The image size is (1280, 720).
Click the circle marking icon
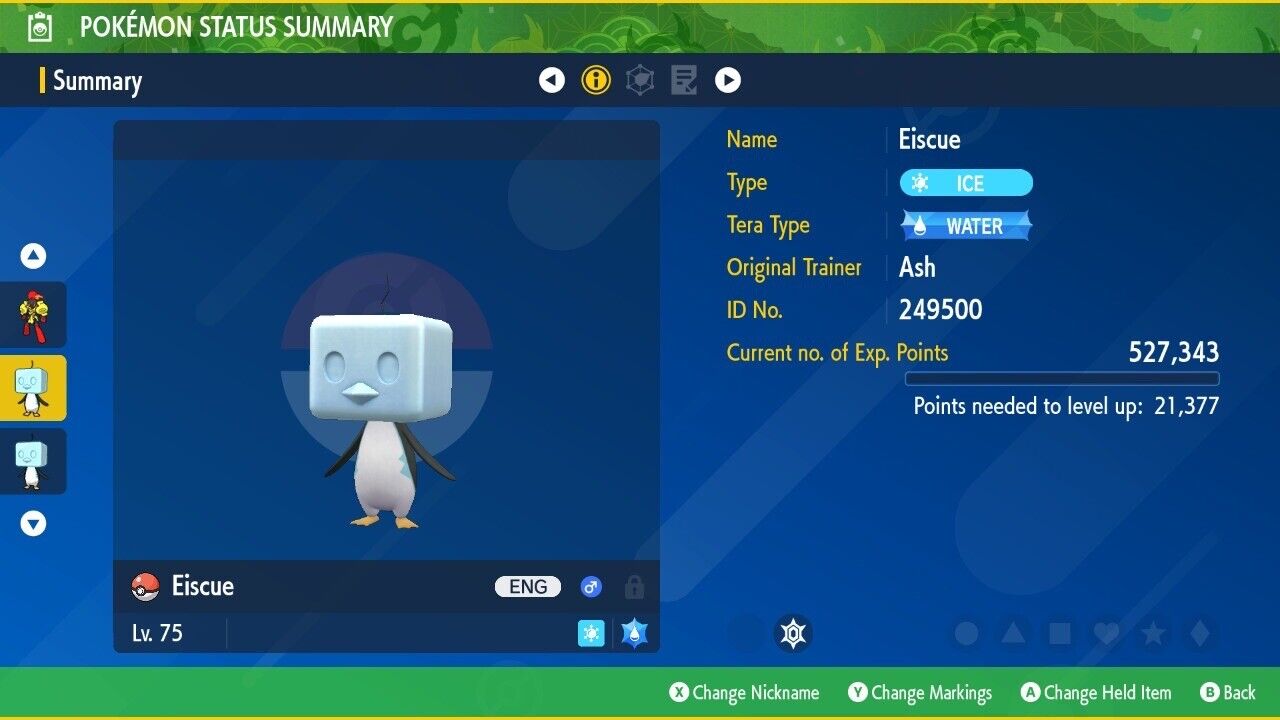tap(966, 633)
